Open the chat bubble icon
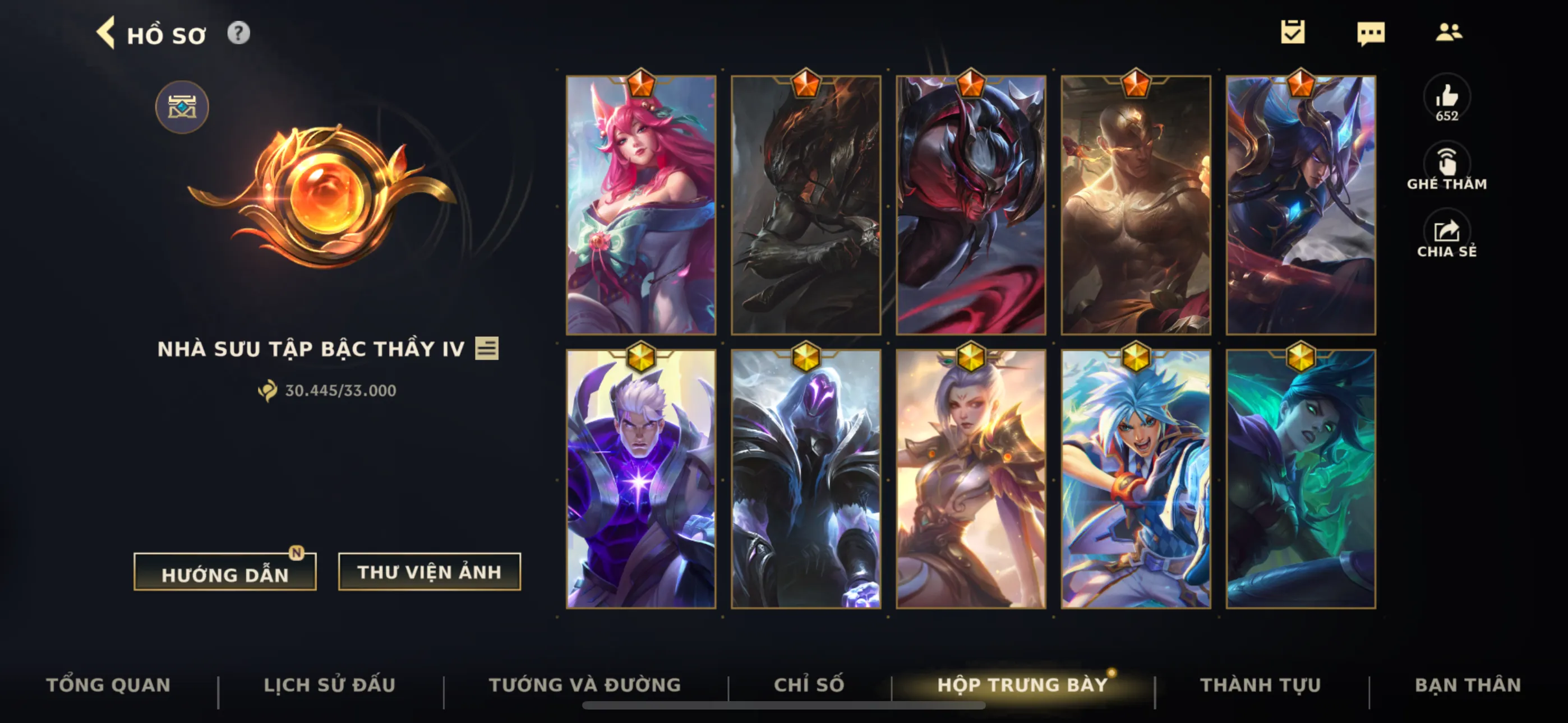This screenshot has height=723, width=1568. [1370, 33]
